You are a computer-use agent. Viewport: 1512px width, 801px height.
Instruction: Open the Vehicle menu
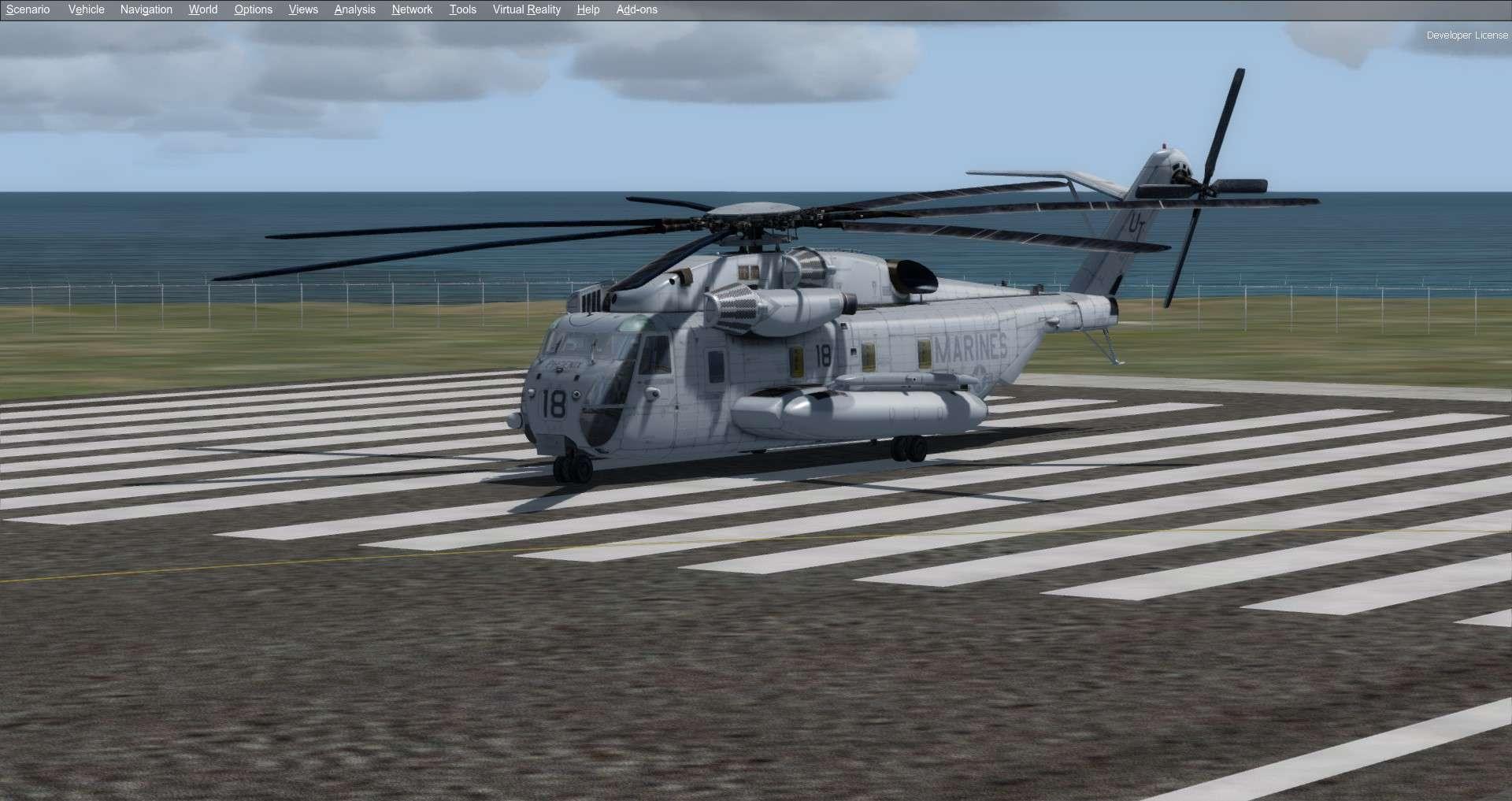[x=85, y=9]
